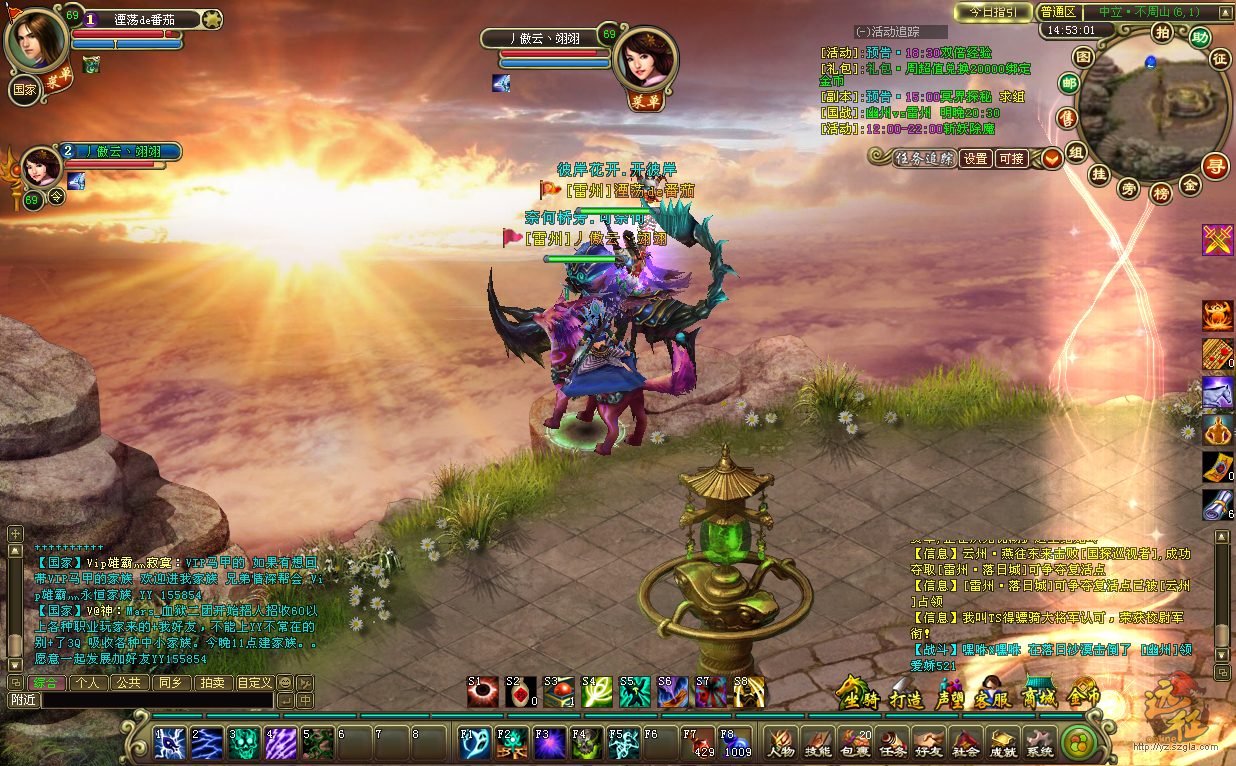Viewport: 1236px width, 766px height.
Task: Click the 设置 button on quest tracker
Action: 976,159
